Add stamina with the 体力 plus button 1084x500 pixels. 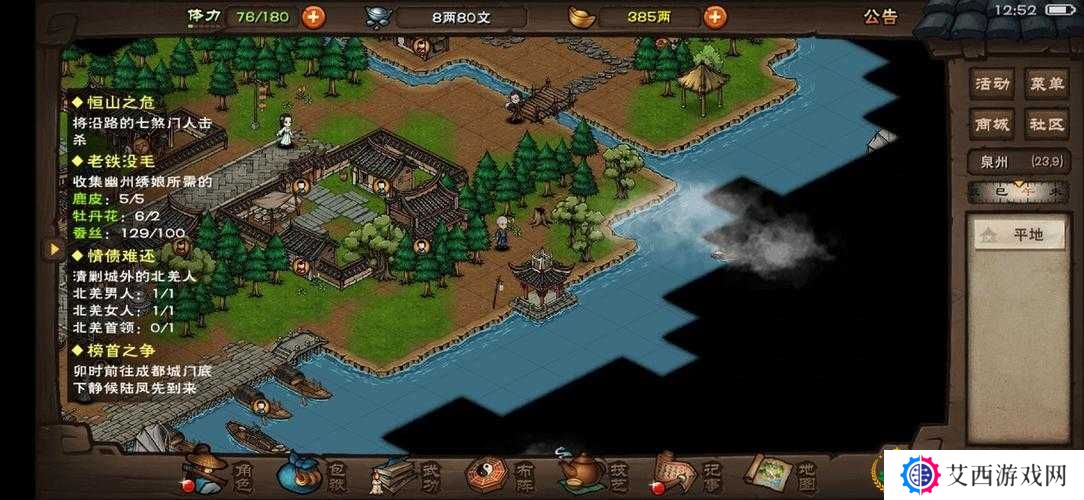point(313,16)
